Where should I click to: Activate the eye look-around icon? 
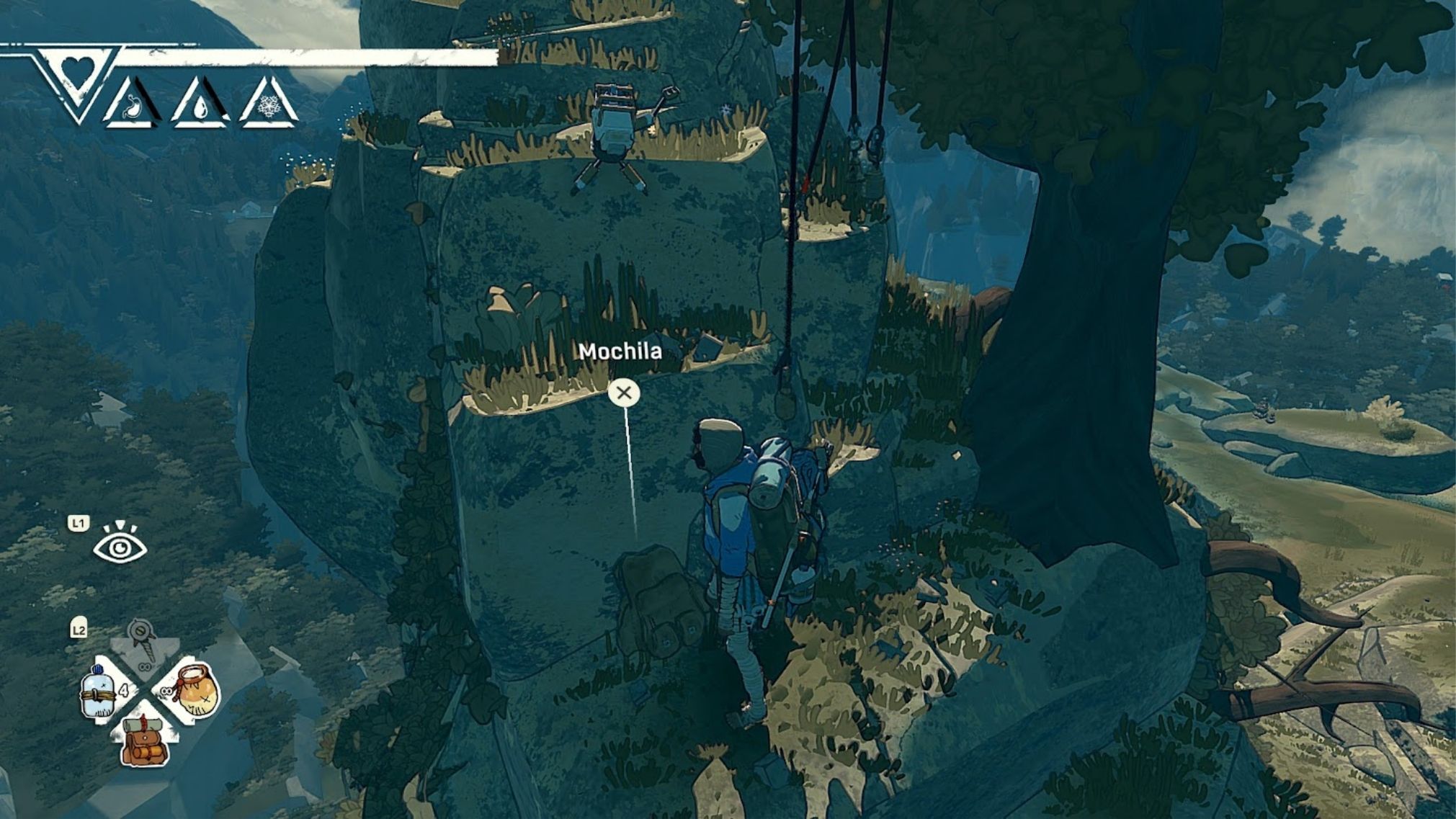click(x=120, y=545)
